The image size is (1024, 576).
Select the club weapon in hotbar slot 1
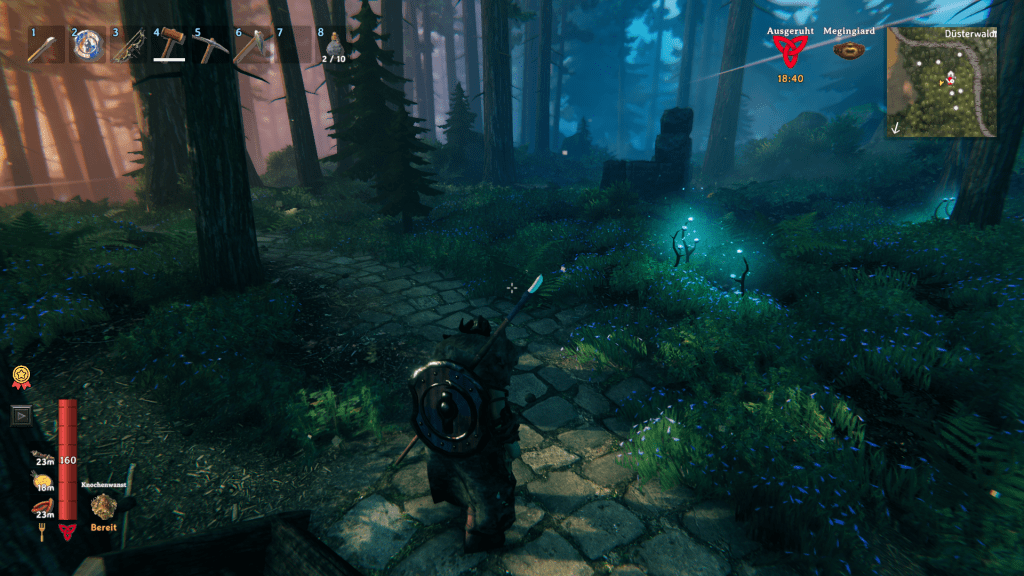coord(45,46)
